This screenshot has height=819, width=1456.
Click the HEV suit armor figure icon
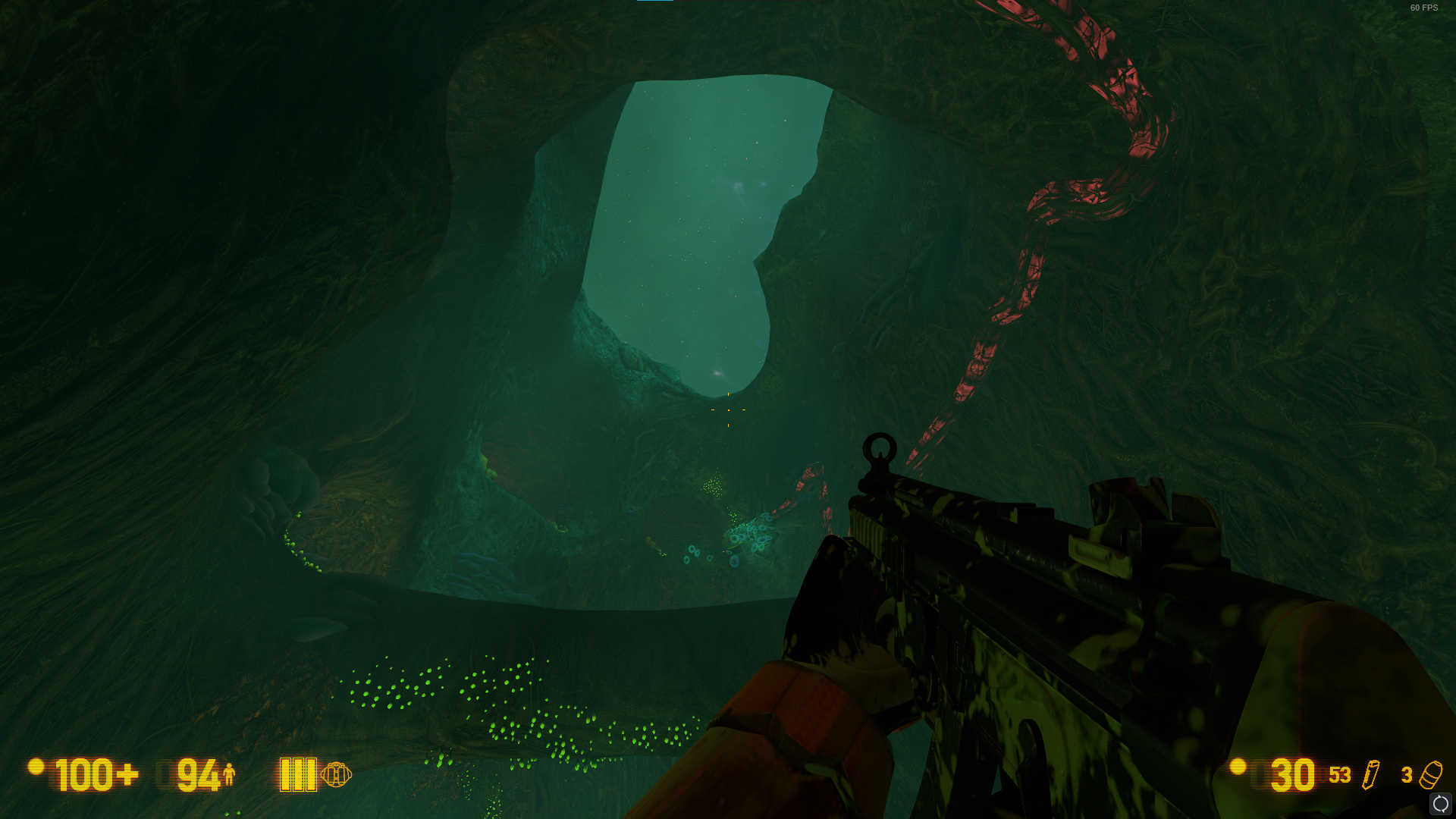coord(229,774)
